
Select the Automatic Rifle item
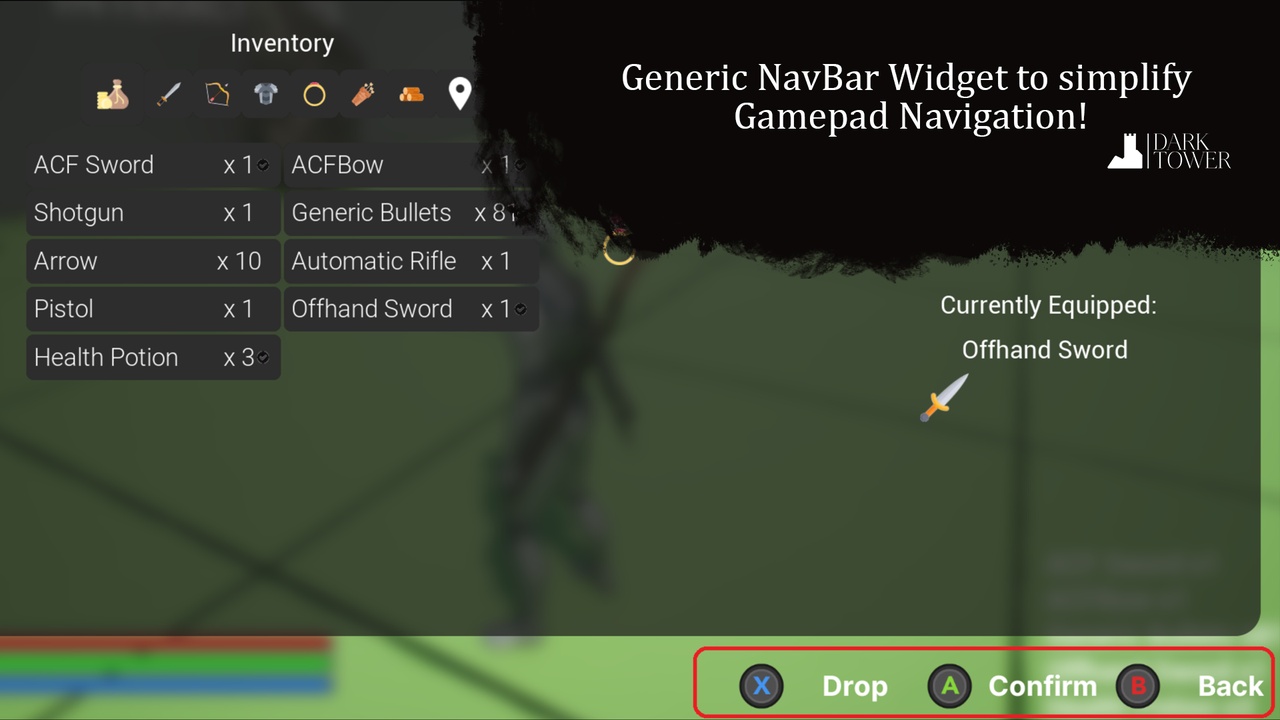coord(410,261)
